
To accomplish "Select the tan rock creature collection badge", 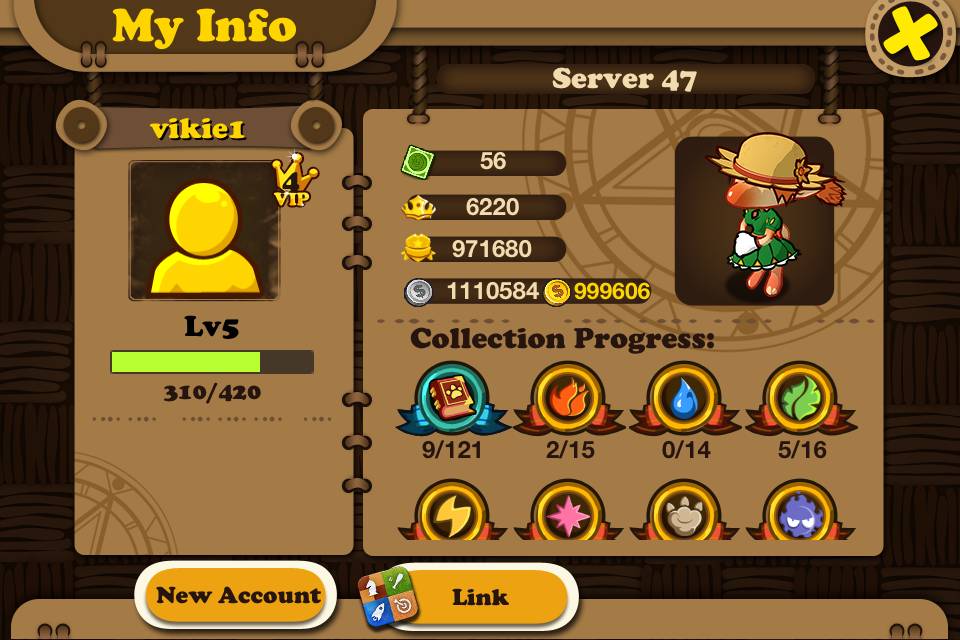I will point(684,514).
